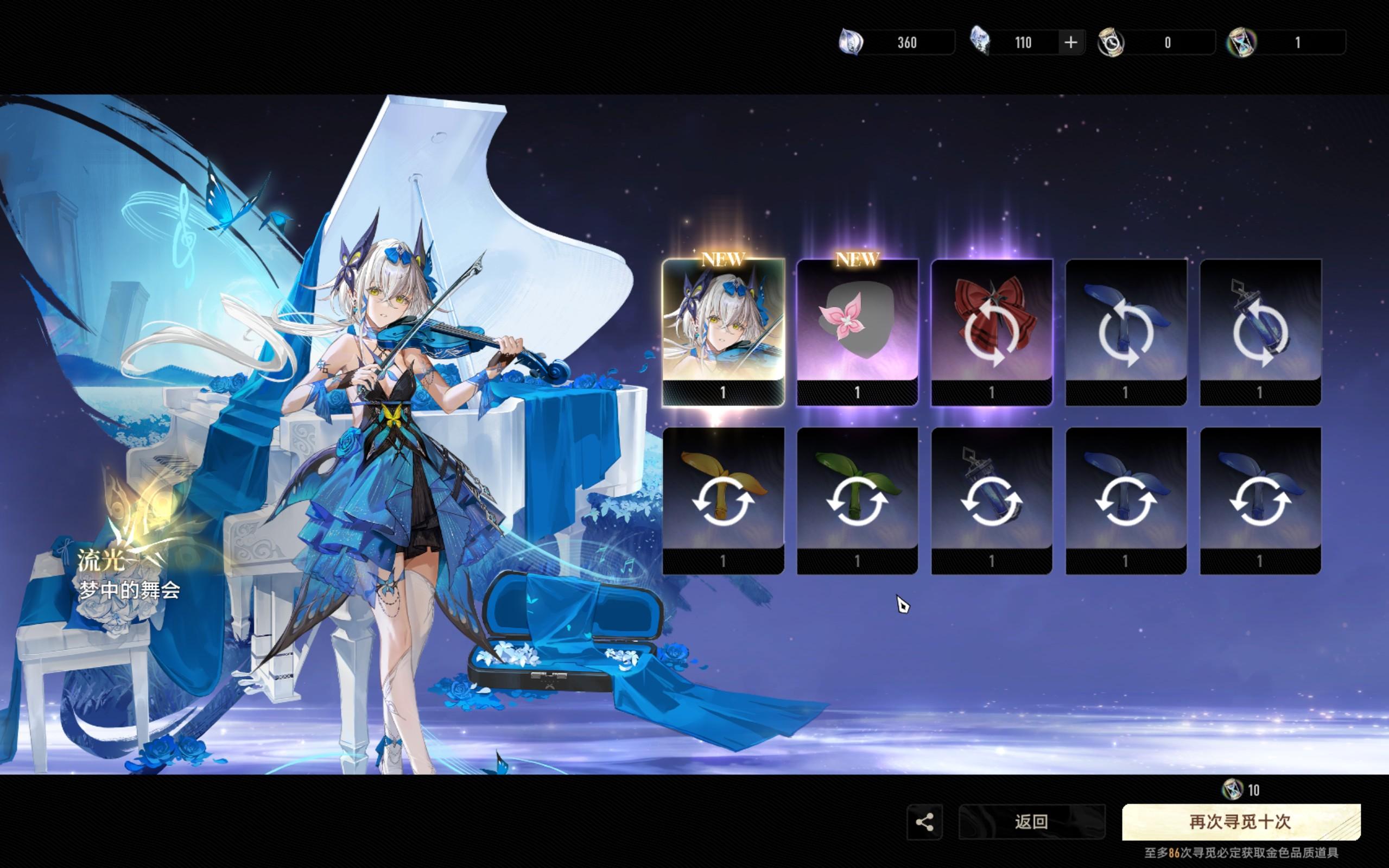
Task: Open the share icon button
Action: (x=924, y=821)
